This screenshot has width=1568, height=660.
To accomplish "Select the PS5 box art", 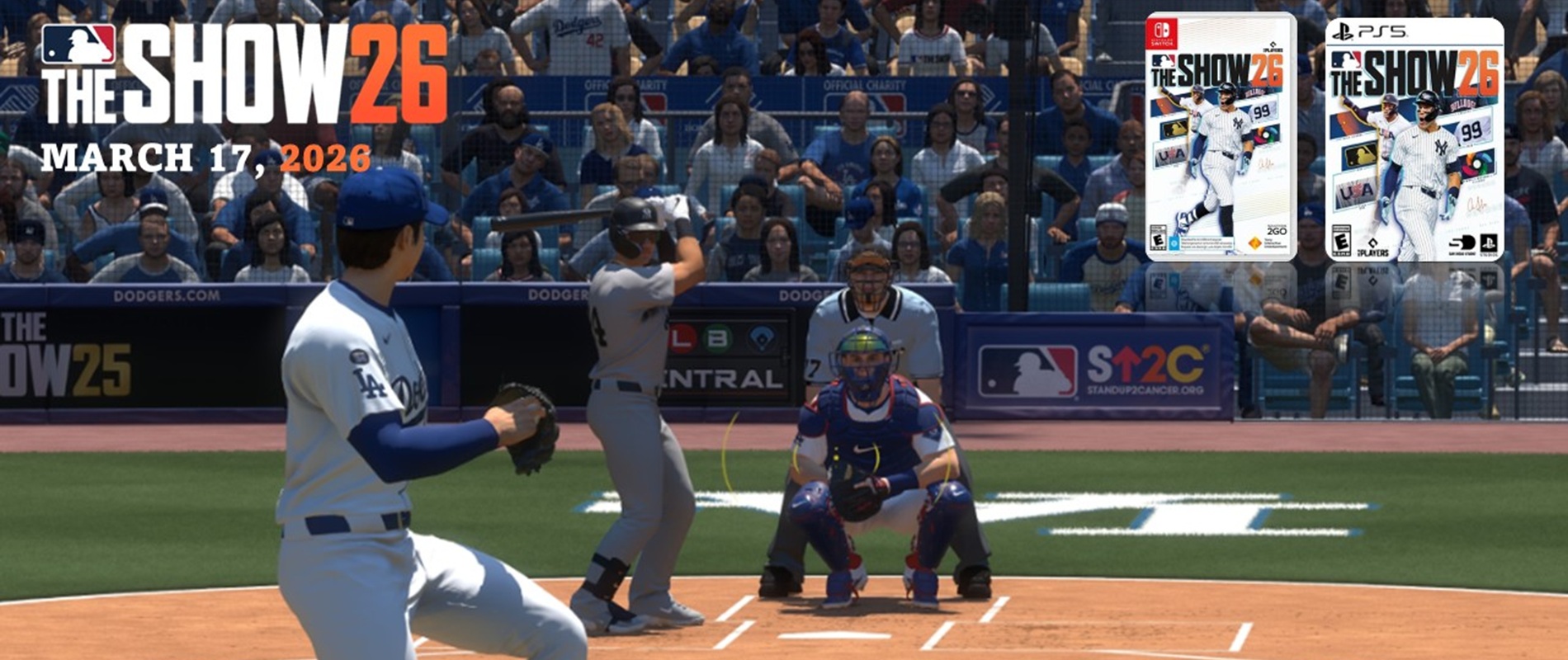I will click(x=1414, y=139).
